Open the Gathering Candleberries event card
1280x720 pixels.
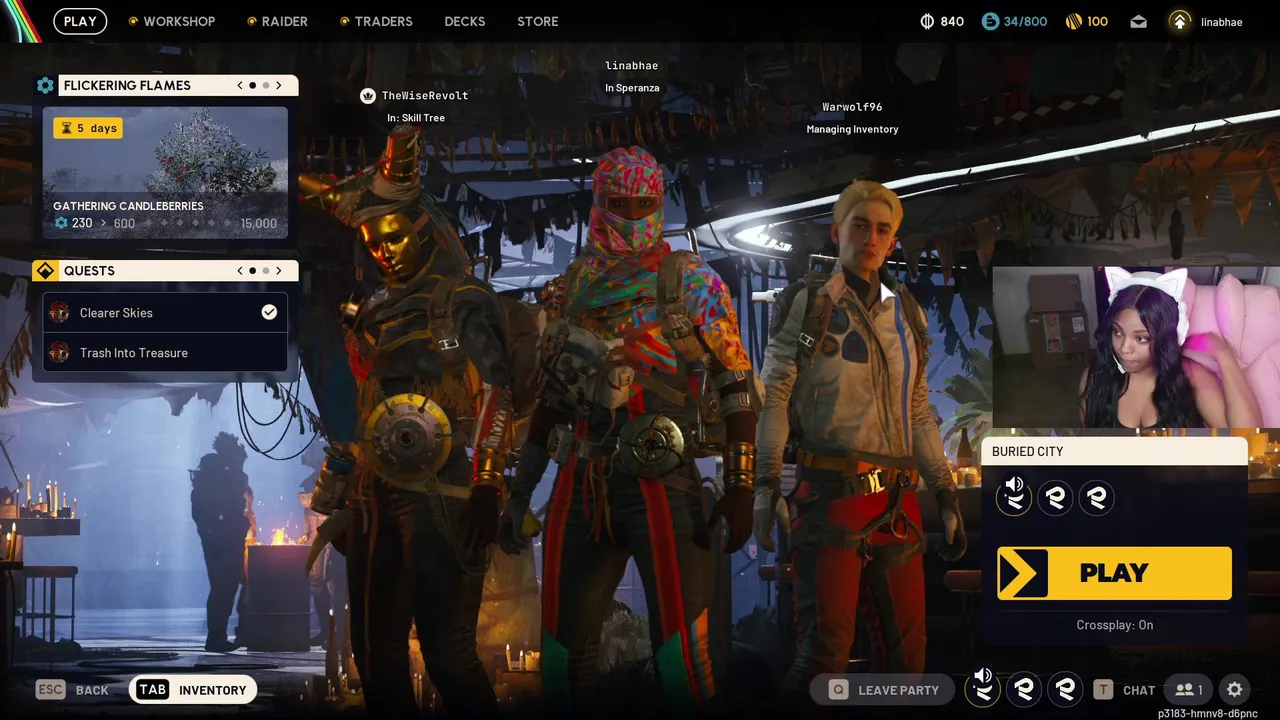coord(165,172)
